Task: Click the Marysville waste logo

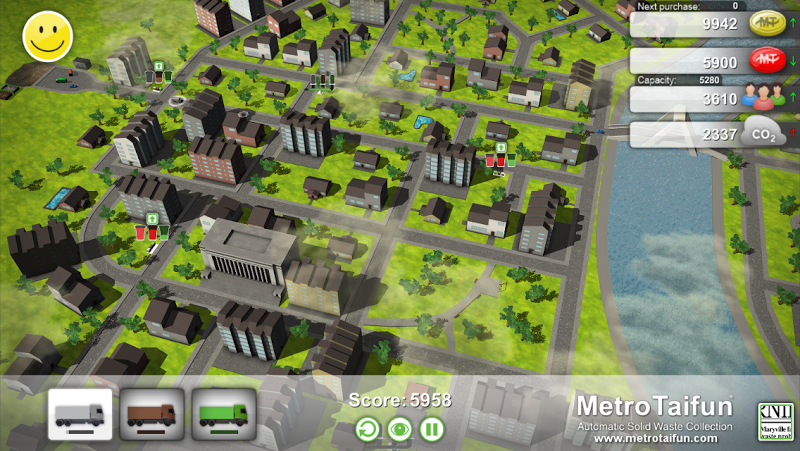Action: (774, 420)
